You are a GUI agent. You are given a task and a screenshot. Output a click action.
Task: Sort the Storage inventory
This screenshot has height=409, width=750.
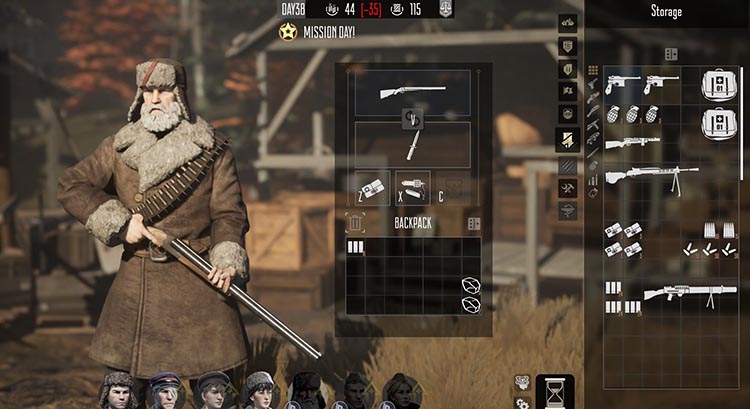point(671,54)
